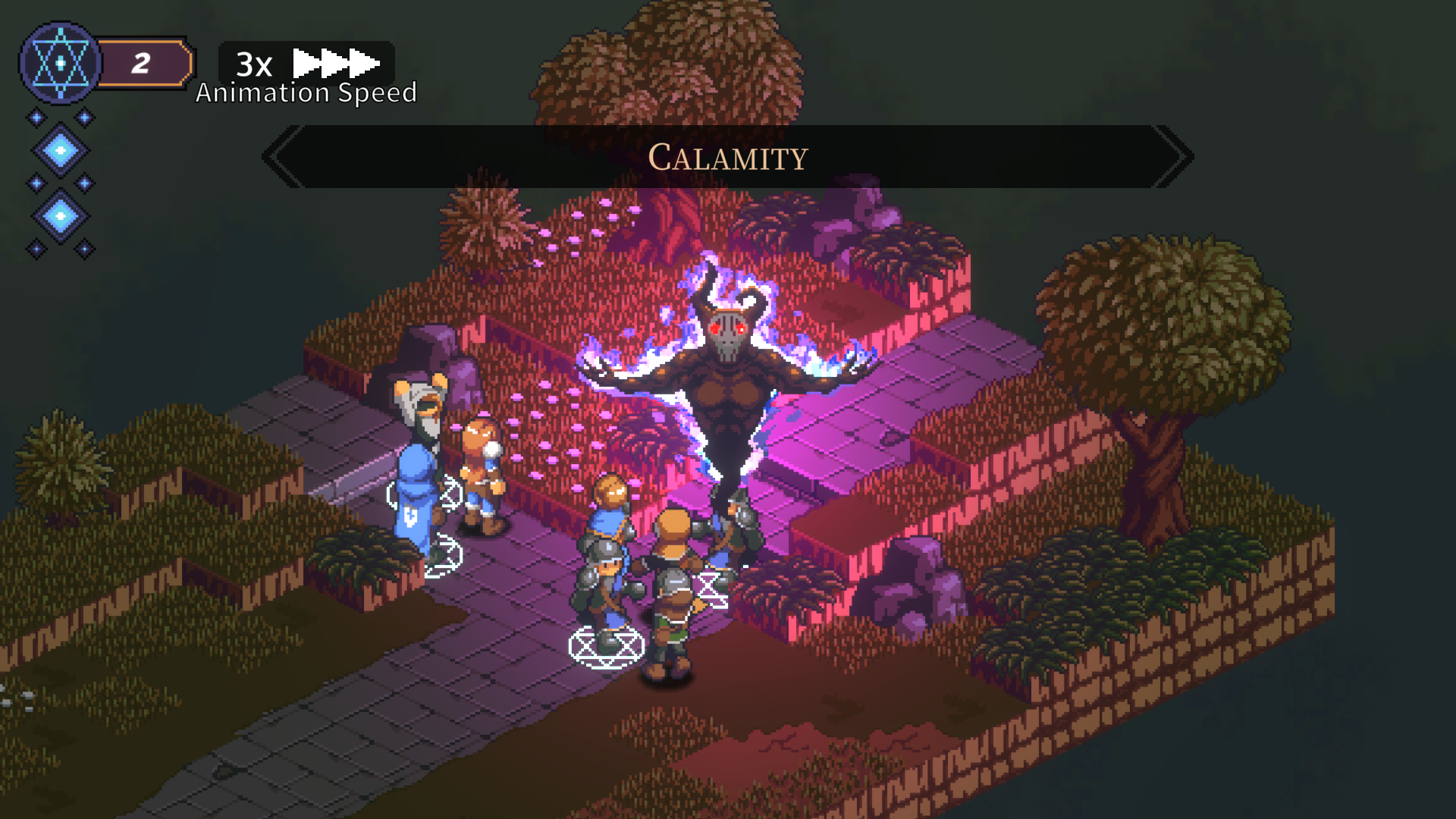
Task: Click the hexagram star emblem icon
Action: 60,63
